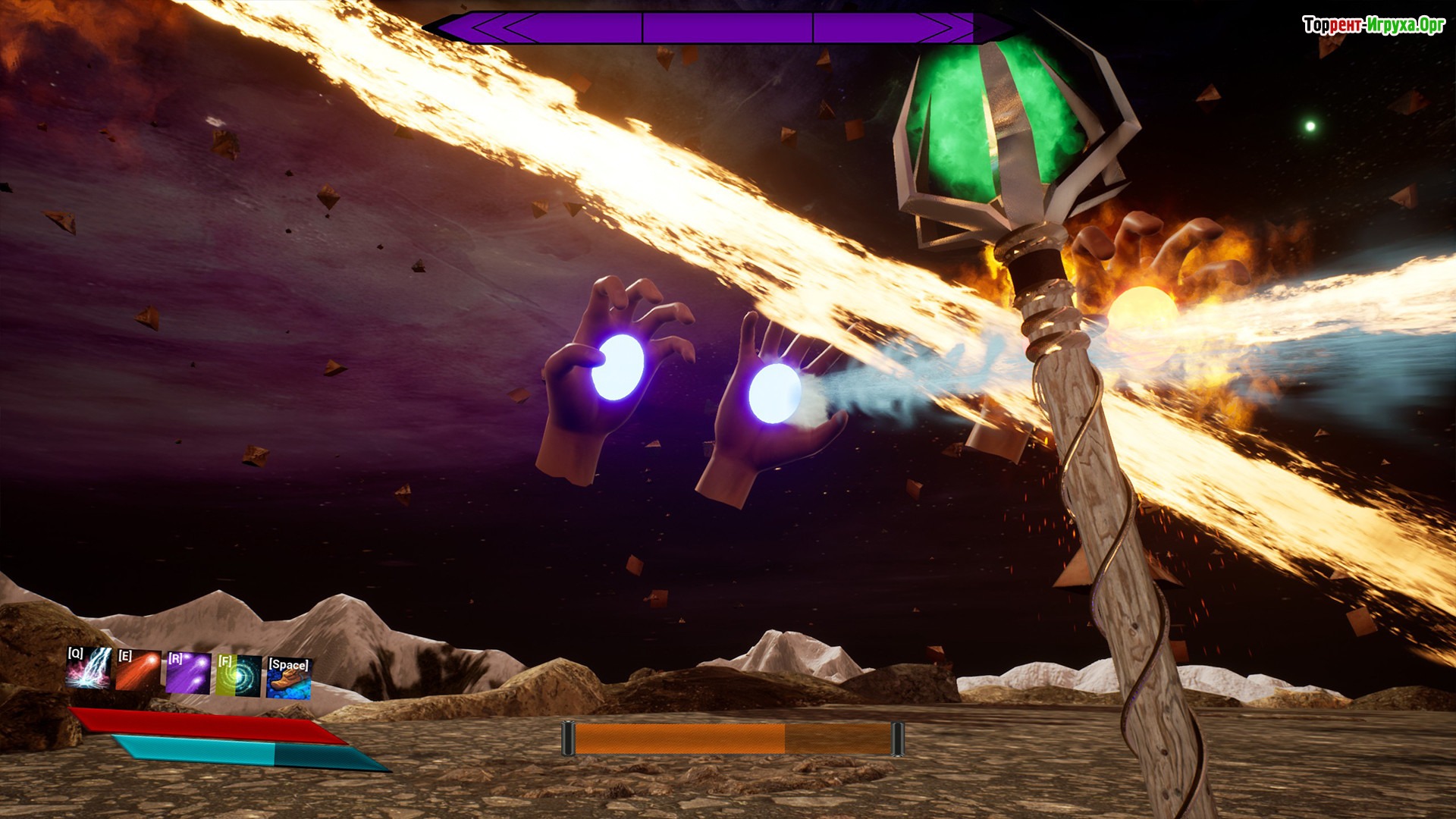Use the boot dash ability icon
The height and width of the screenshot is (819, 1456).
(x=288, y=677)
